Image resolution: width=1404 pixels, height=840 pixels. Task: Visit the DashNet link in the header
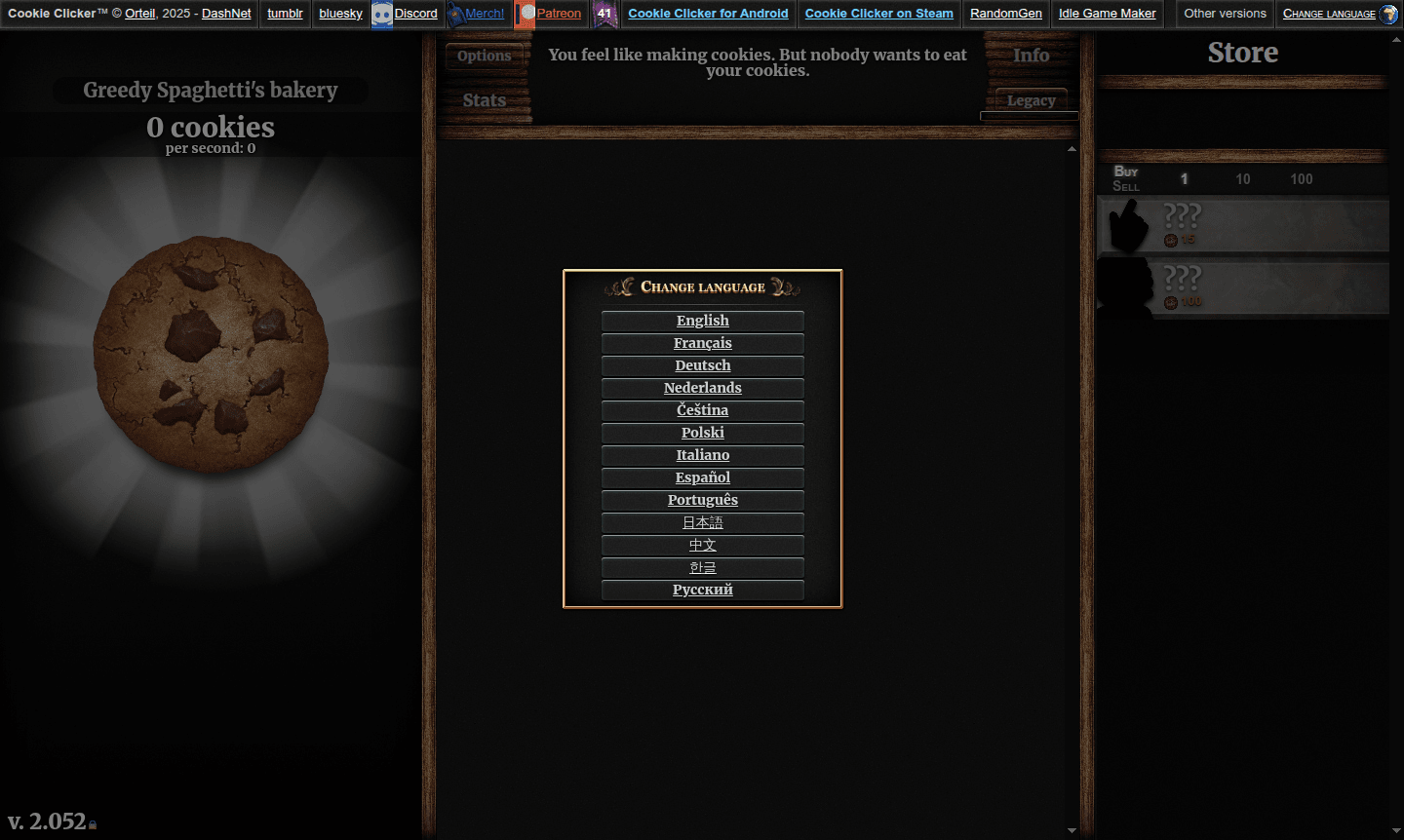click(x=226, y=14)
